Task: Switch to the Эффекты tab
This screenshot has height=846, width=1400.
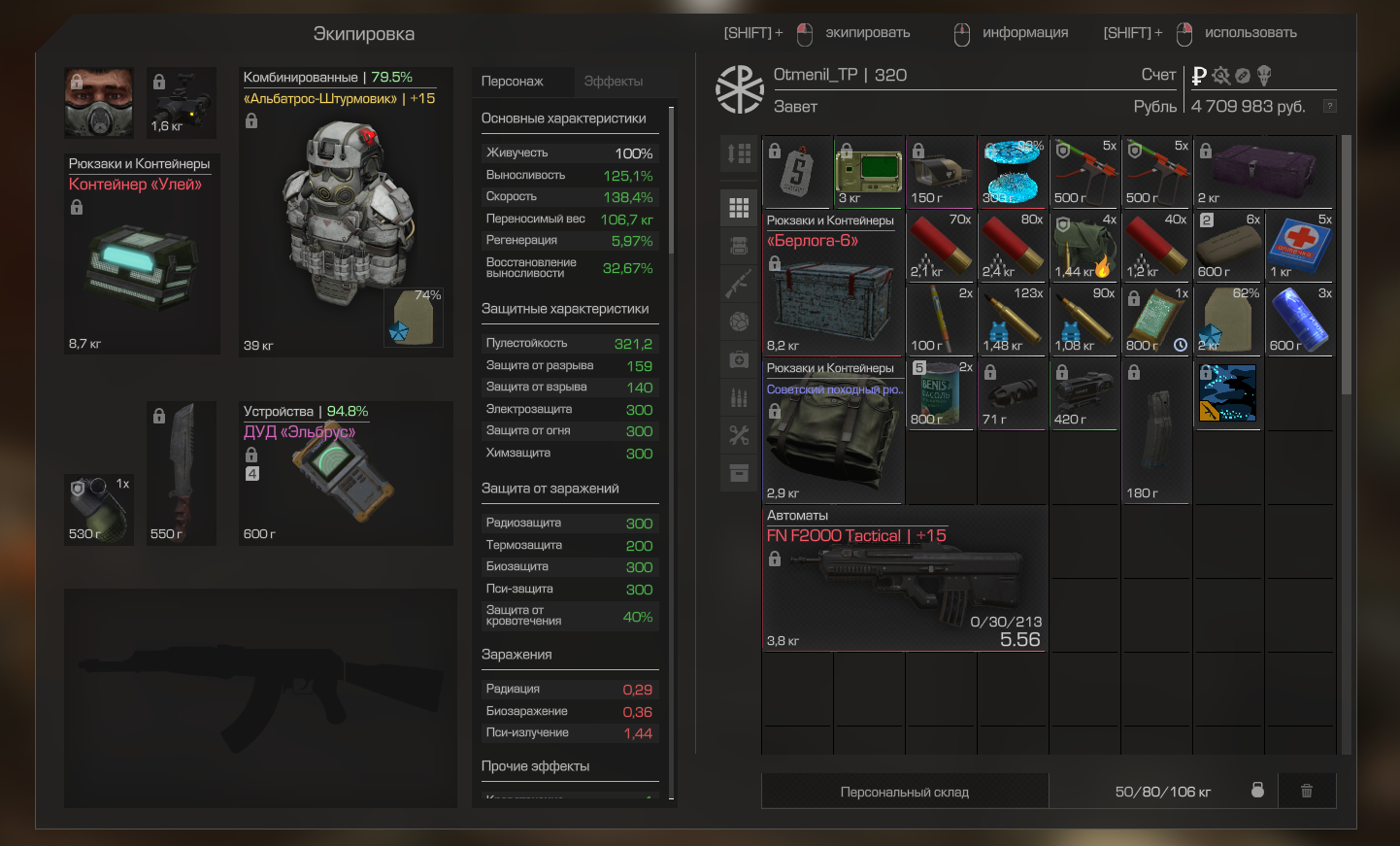Action: pos(614,82)
